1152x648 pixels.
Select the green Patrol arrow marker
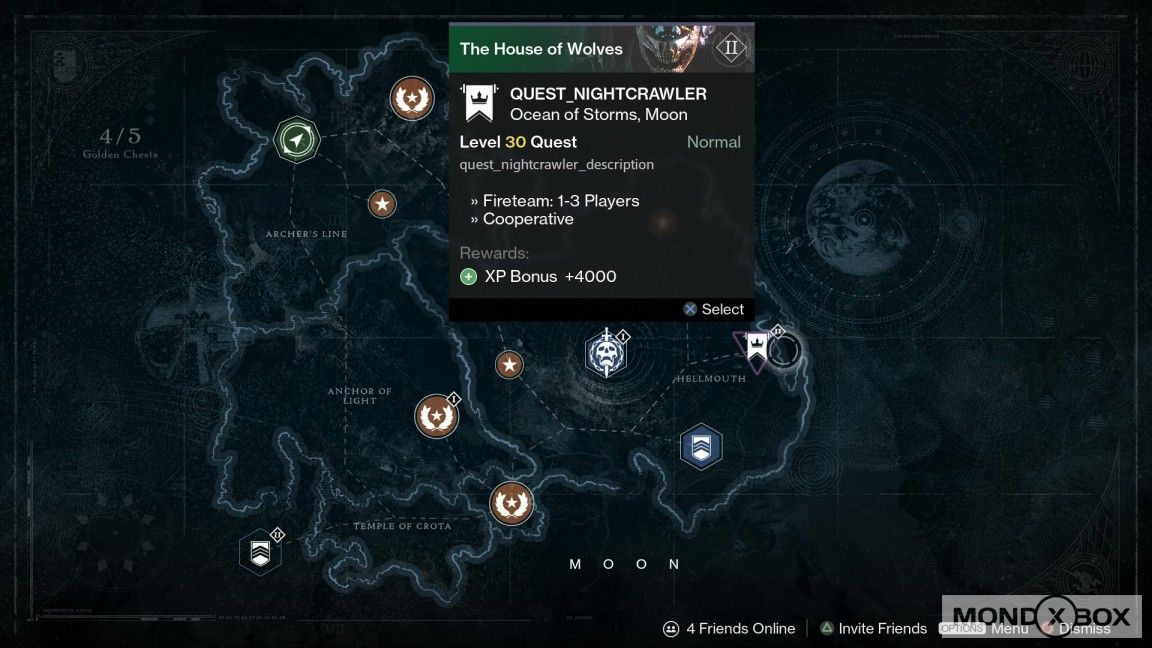click(296, 139)
